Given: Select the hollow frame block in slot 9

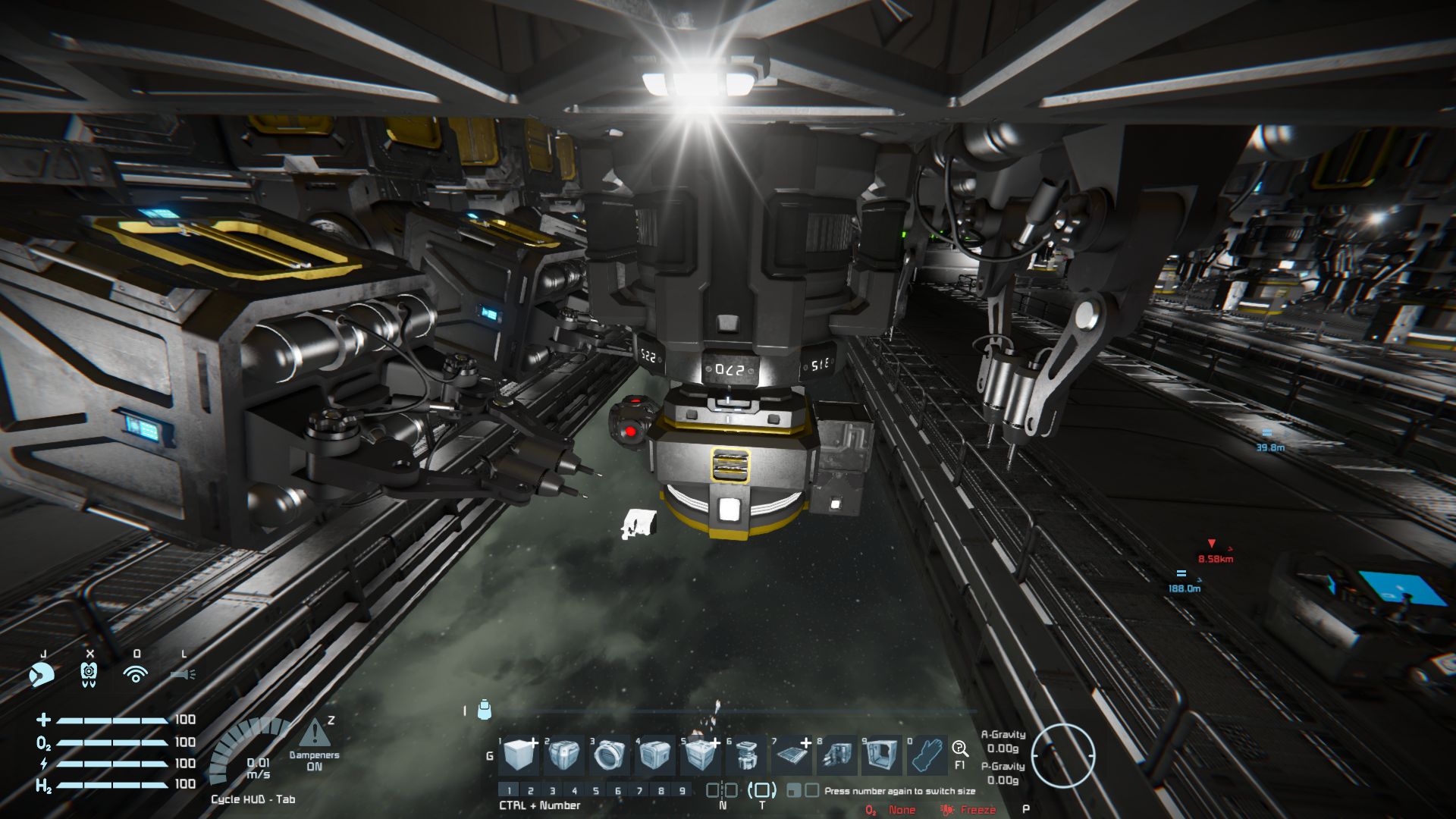Looking at the screenshot, I should pos(881,755).
